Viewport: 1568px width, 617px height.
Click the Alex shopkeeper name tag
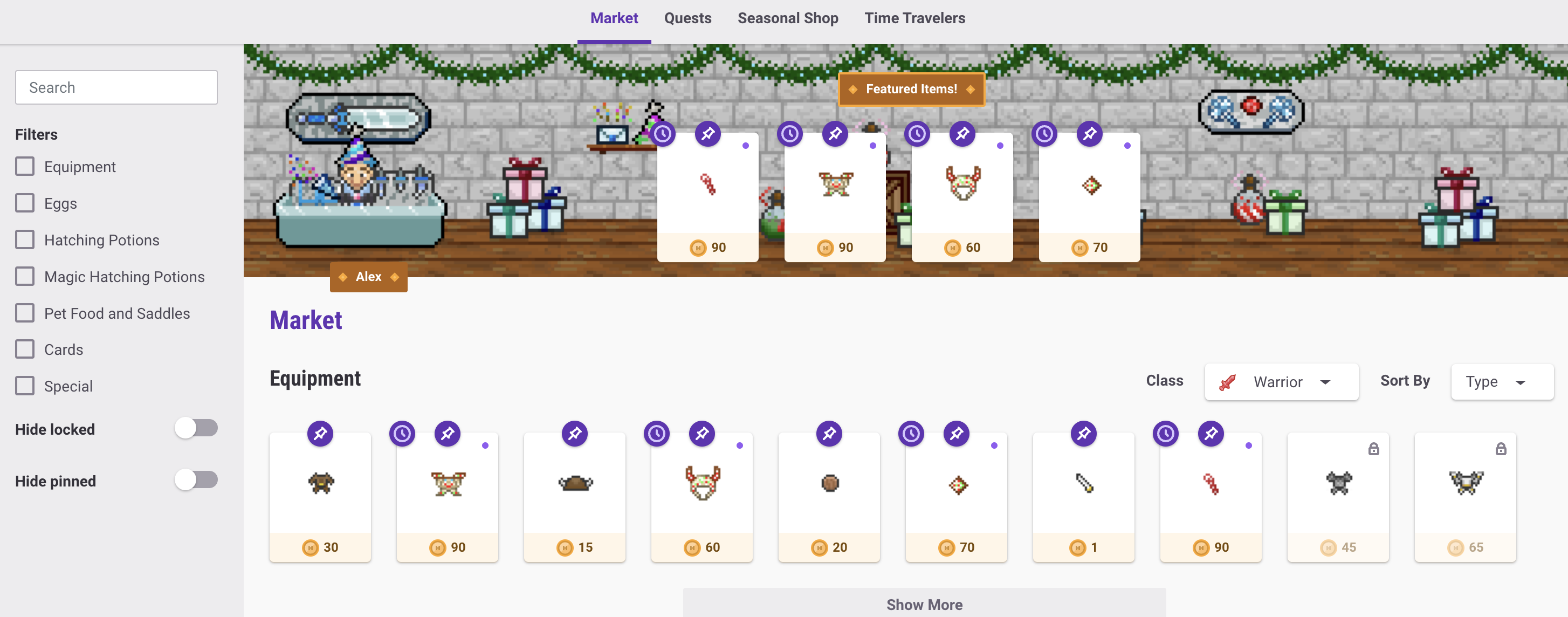(368, 277)
